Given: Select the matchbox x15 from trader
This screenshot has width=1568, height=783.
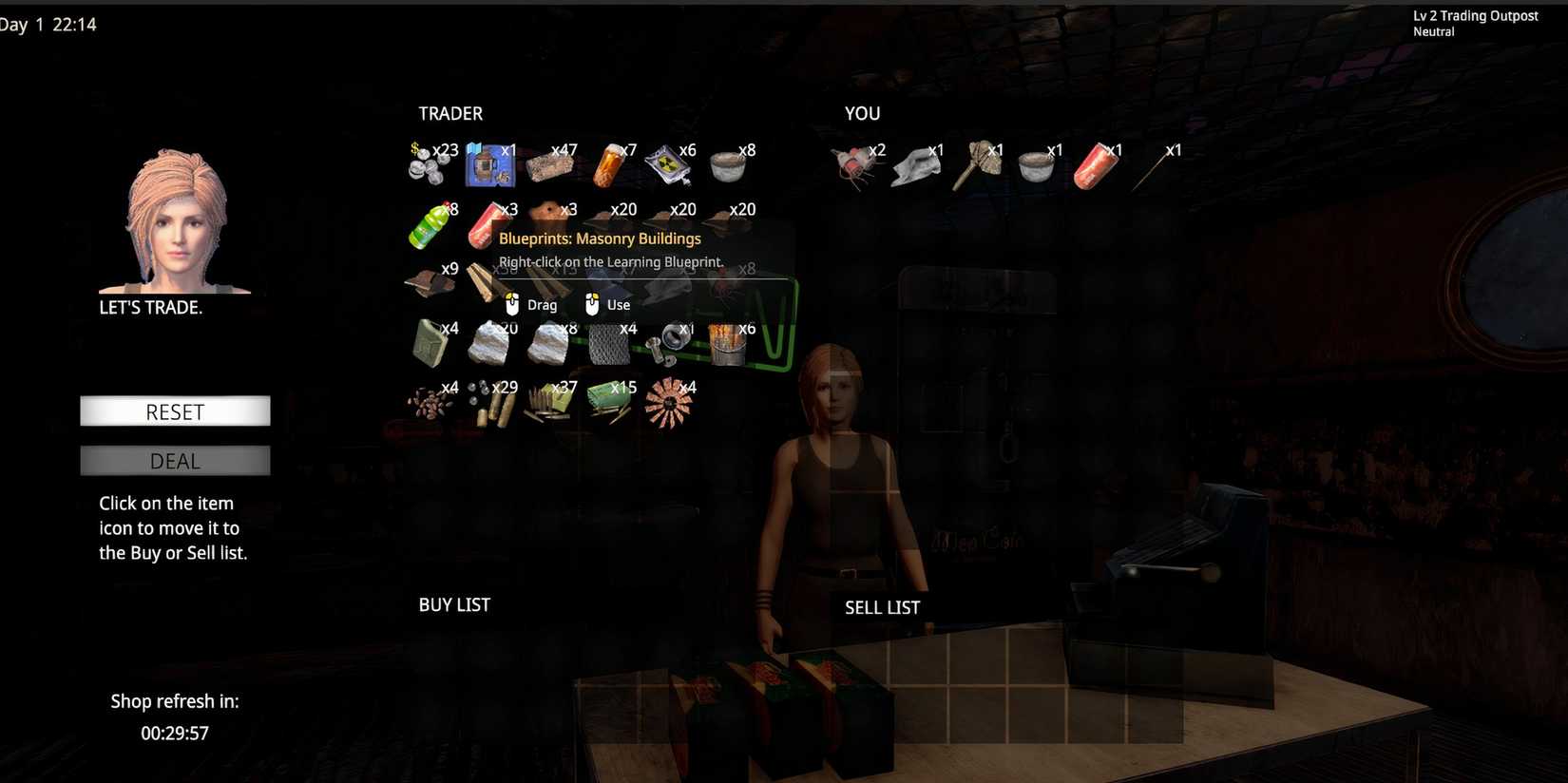Looking at the screenshot, I should click(608, 401).
